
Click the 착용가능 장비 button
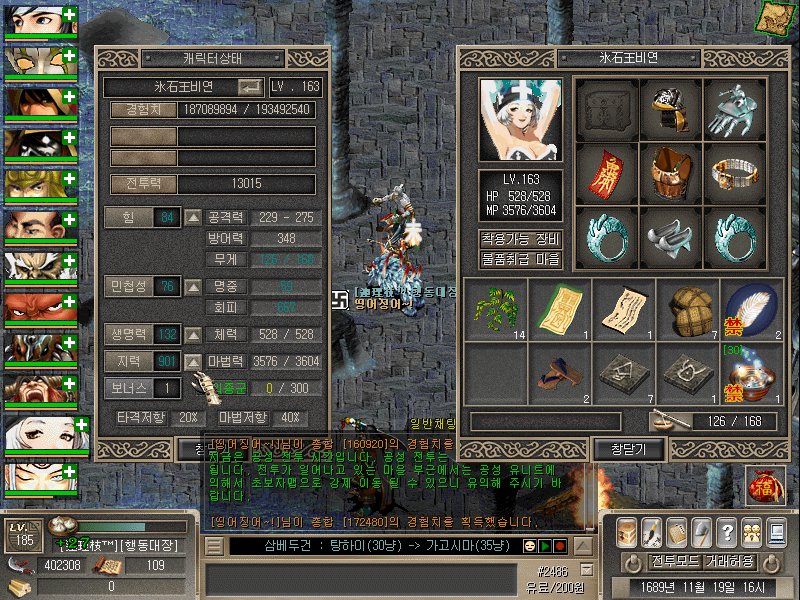tap(520, 239)
